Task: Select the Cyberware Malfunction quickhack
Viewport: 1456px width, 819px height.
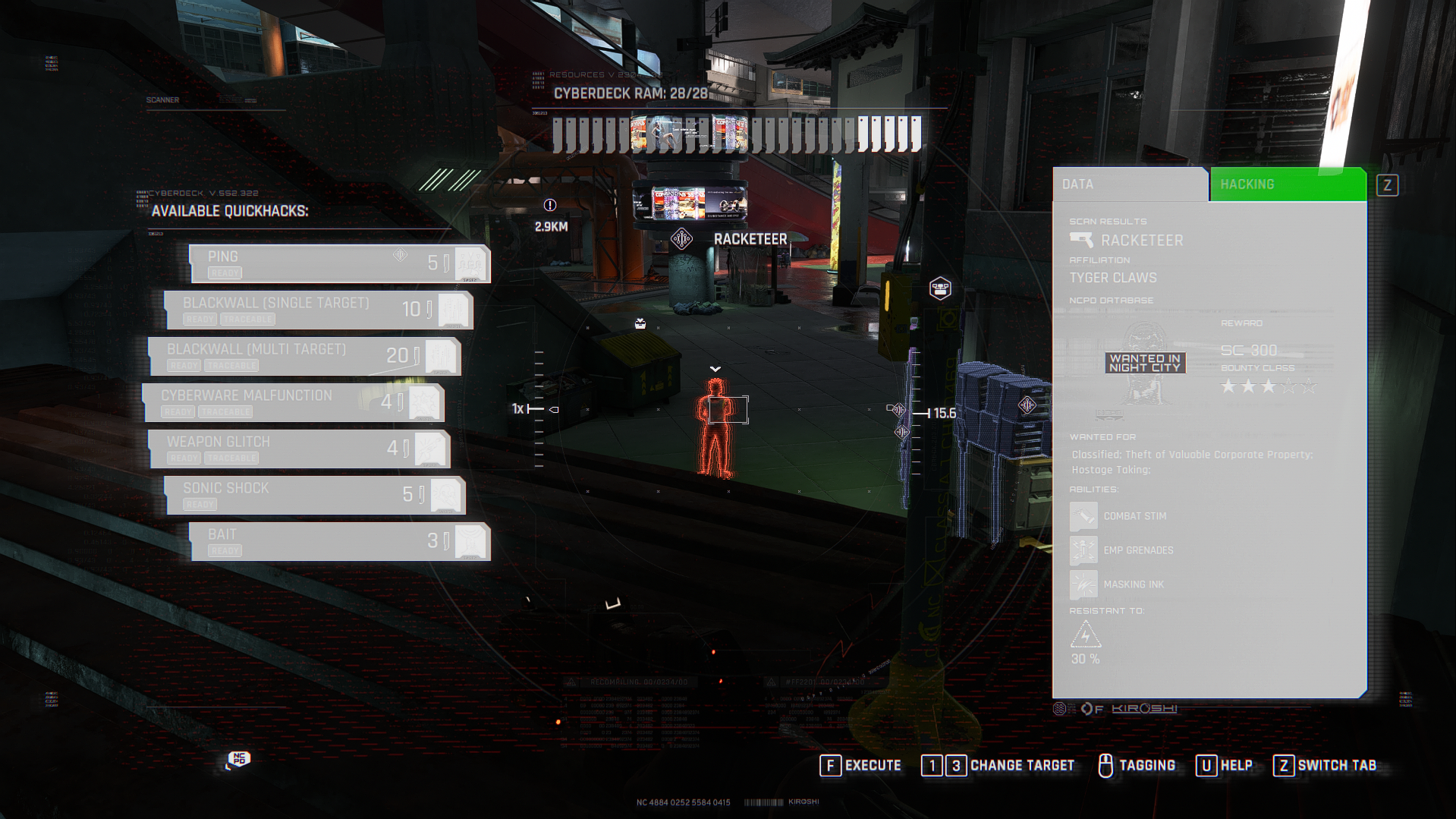Action: [294, 402]
